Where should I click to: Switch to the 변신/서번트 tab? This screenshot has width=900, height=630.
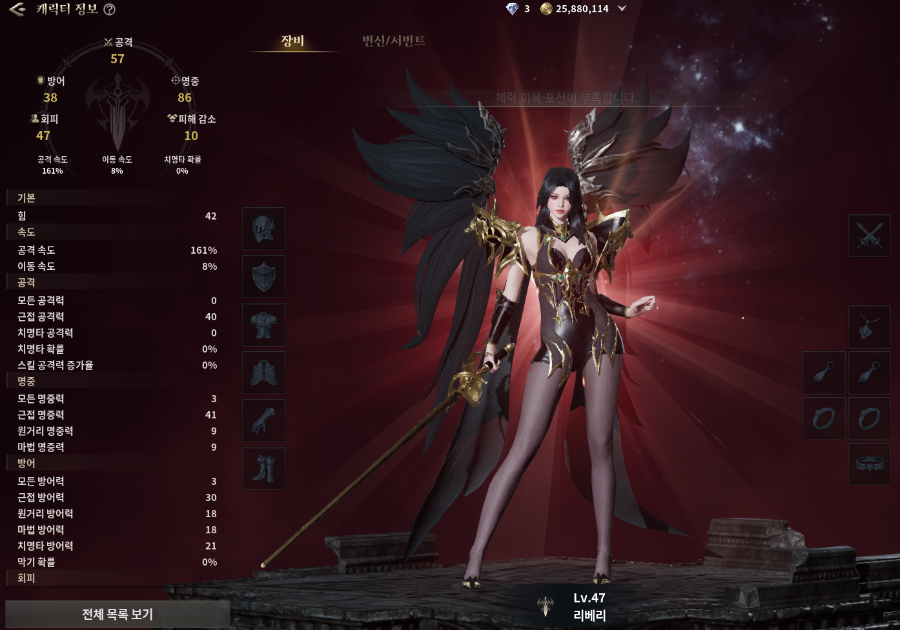[394, 41]
